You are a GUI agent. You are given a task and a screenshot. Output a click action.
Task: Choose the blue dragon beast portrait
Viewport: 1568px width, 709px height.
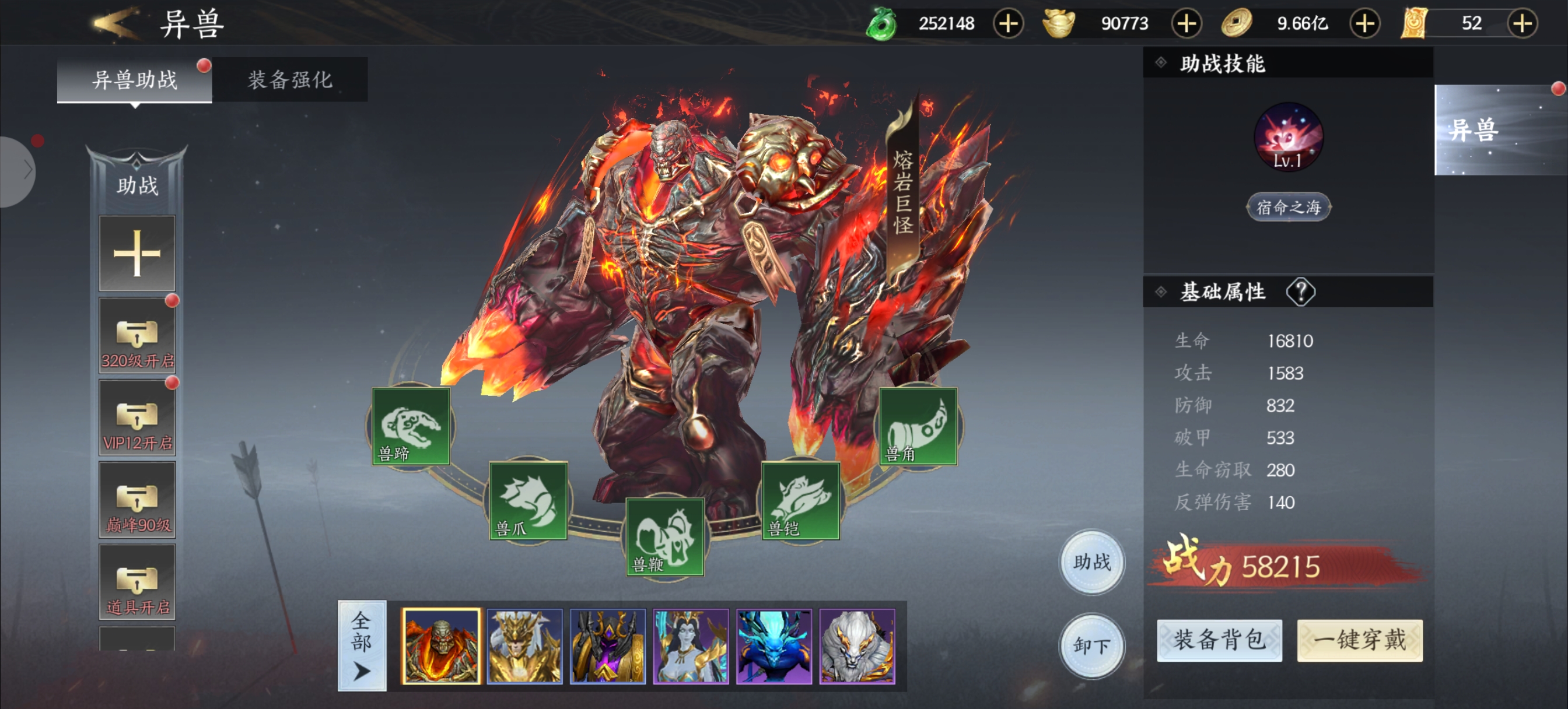point(773,646)
